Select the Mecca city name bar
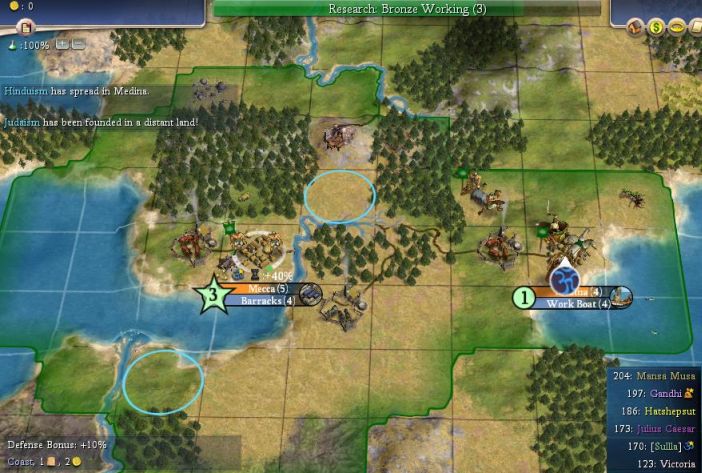The width and height of the screenshot is (702, 473). pyautogui.click(x=260, y=289)
